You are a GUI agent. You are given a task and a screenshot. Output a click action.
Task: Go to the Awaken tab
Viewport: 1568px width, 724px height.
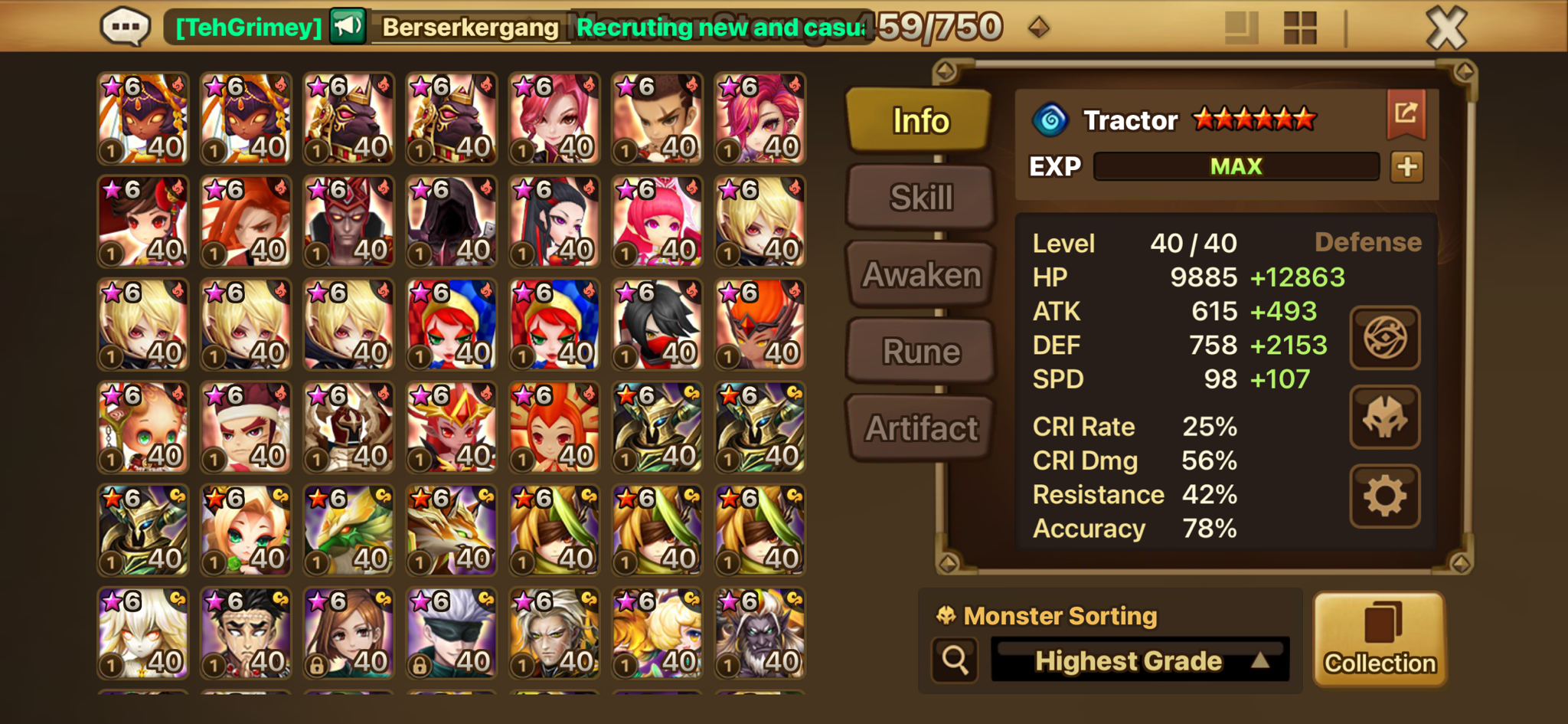[921, 274]
